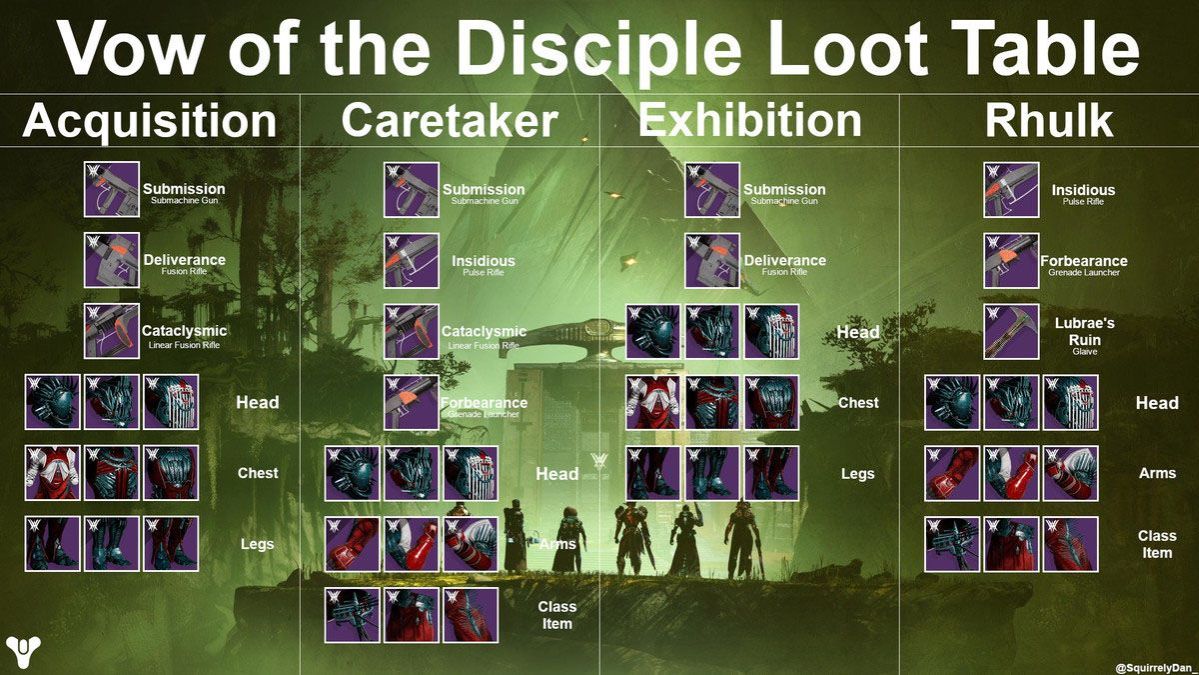Select Submission under the Exhibition column

point(712,190)
